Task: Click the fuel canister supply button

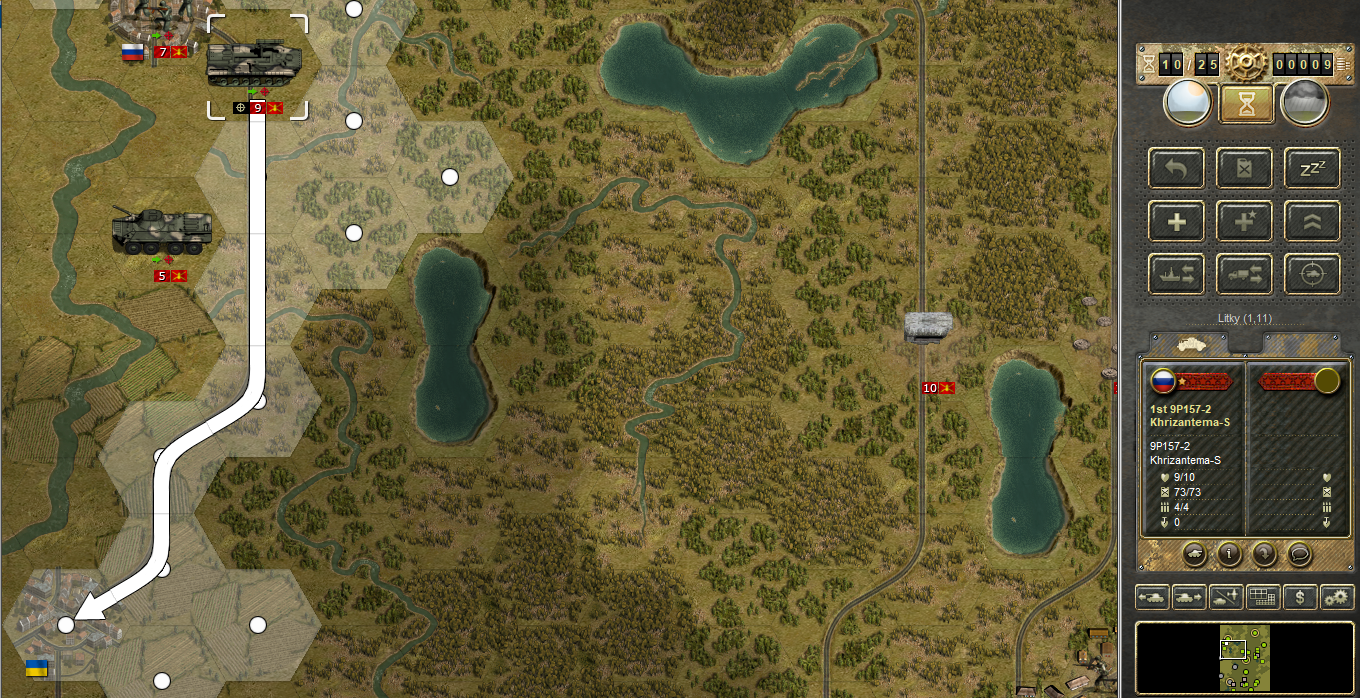Action: (x=1245, y=168)
